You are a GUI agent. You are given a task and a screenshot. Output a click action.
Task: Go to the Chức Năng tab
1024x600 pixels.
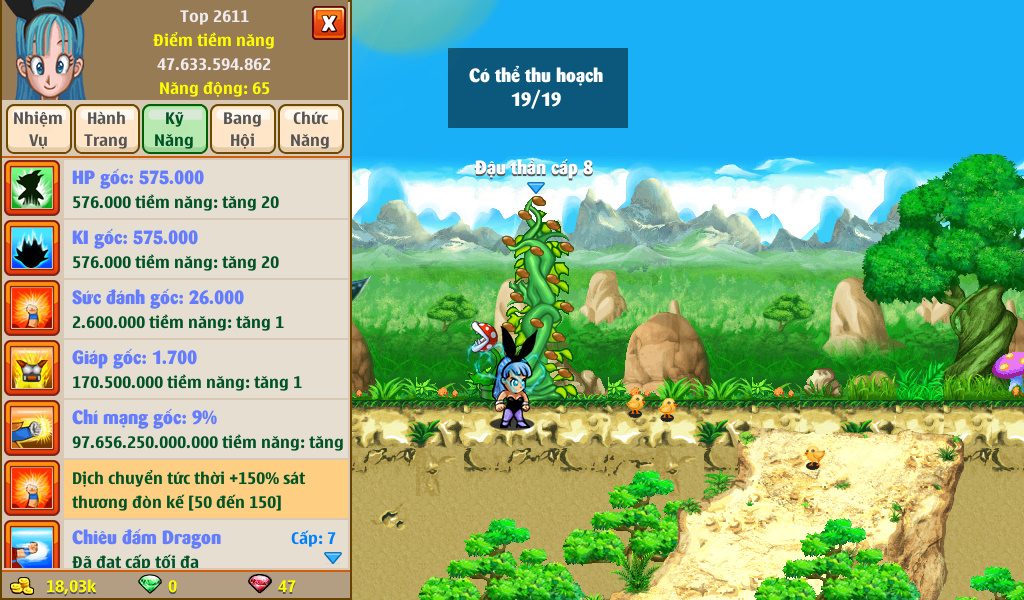(x=310, y=129)
